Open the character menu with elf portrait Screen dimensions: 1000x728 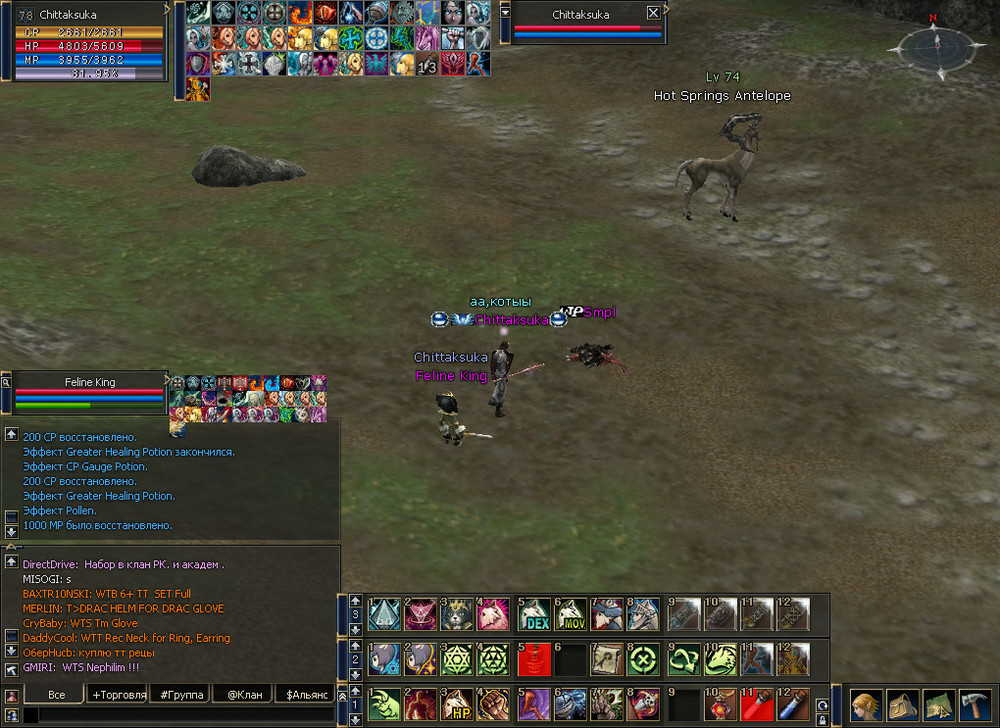(866, 704)
